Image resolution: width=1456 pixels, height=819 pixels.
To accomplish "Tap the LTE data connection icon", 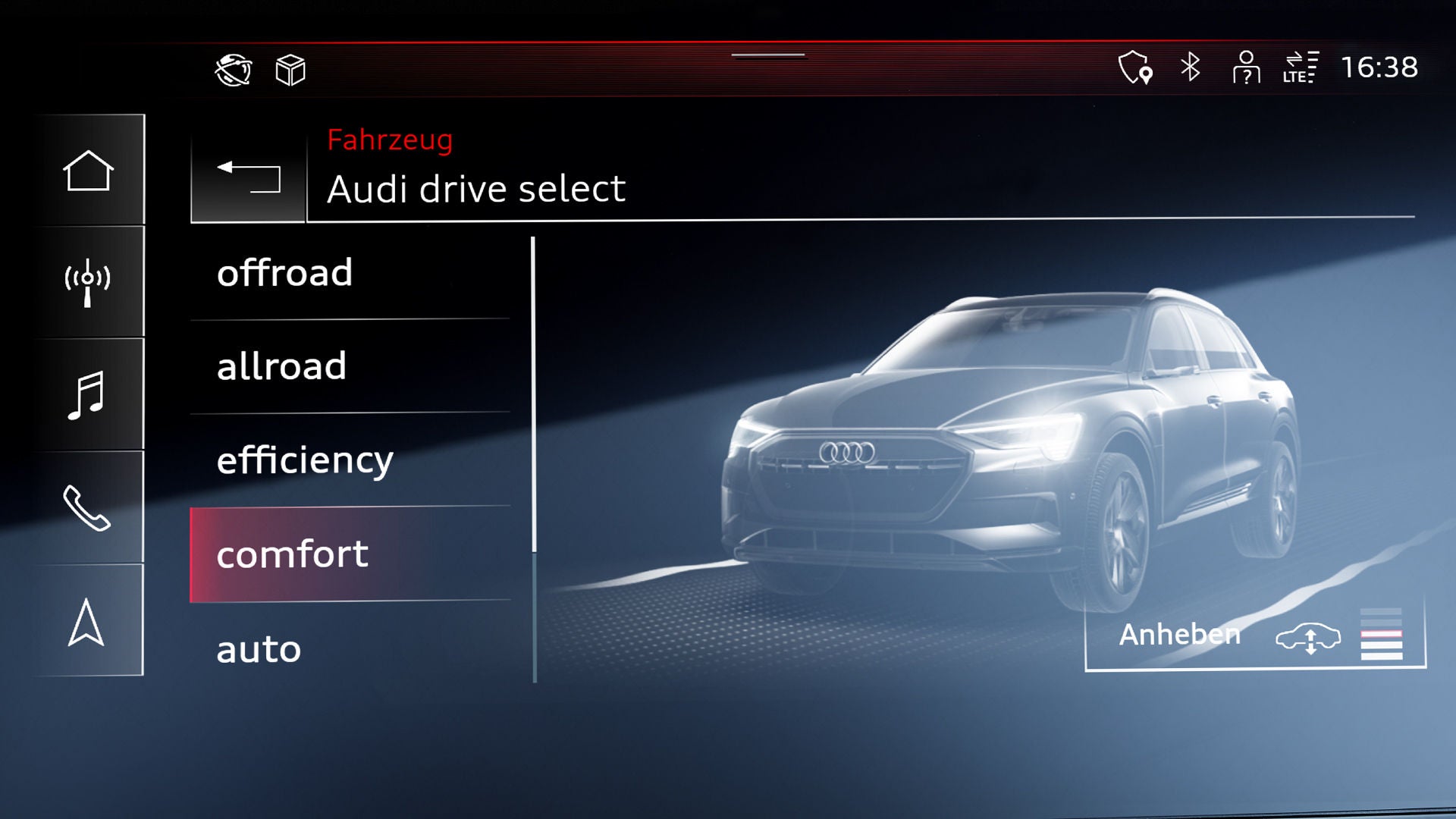I will coord(1301,67).
